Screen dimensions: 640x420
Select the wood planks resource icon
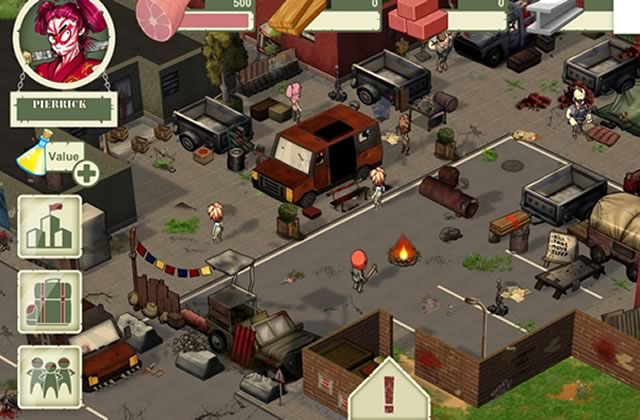(x=297, y=15)
